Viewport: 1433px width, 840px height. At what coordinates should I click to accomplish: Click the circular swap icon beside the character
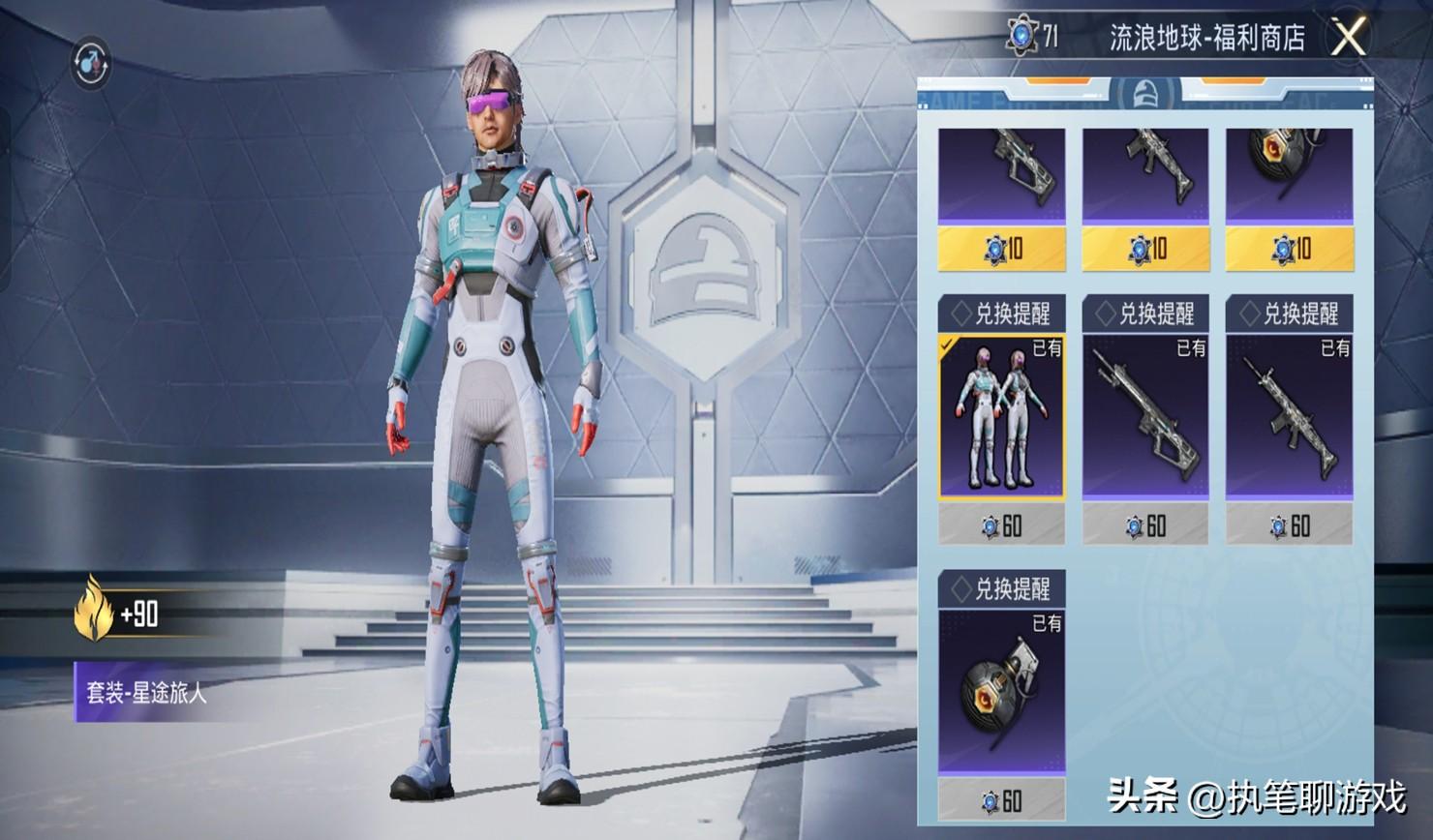[x=91, y=63]
